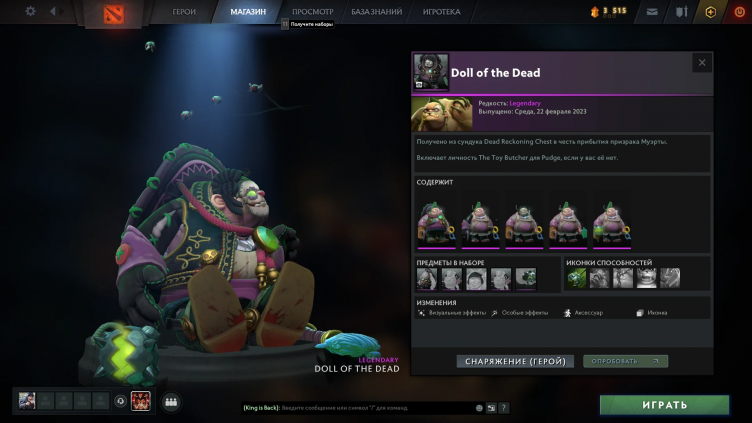752x423 pixels.
Task: Open the Dota Plus shield icon
Action: [710, 12]
